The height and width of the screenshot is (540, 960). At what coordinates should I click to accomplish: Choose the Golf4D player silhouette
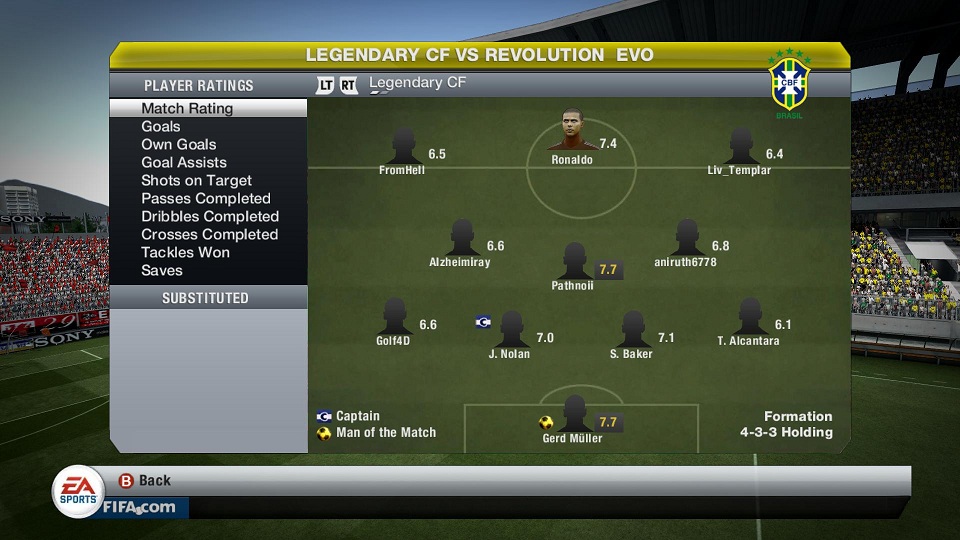(393, 317)
